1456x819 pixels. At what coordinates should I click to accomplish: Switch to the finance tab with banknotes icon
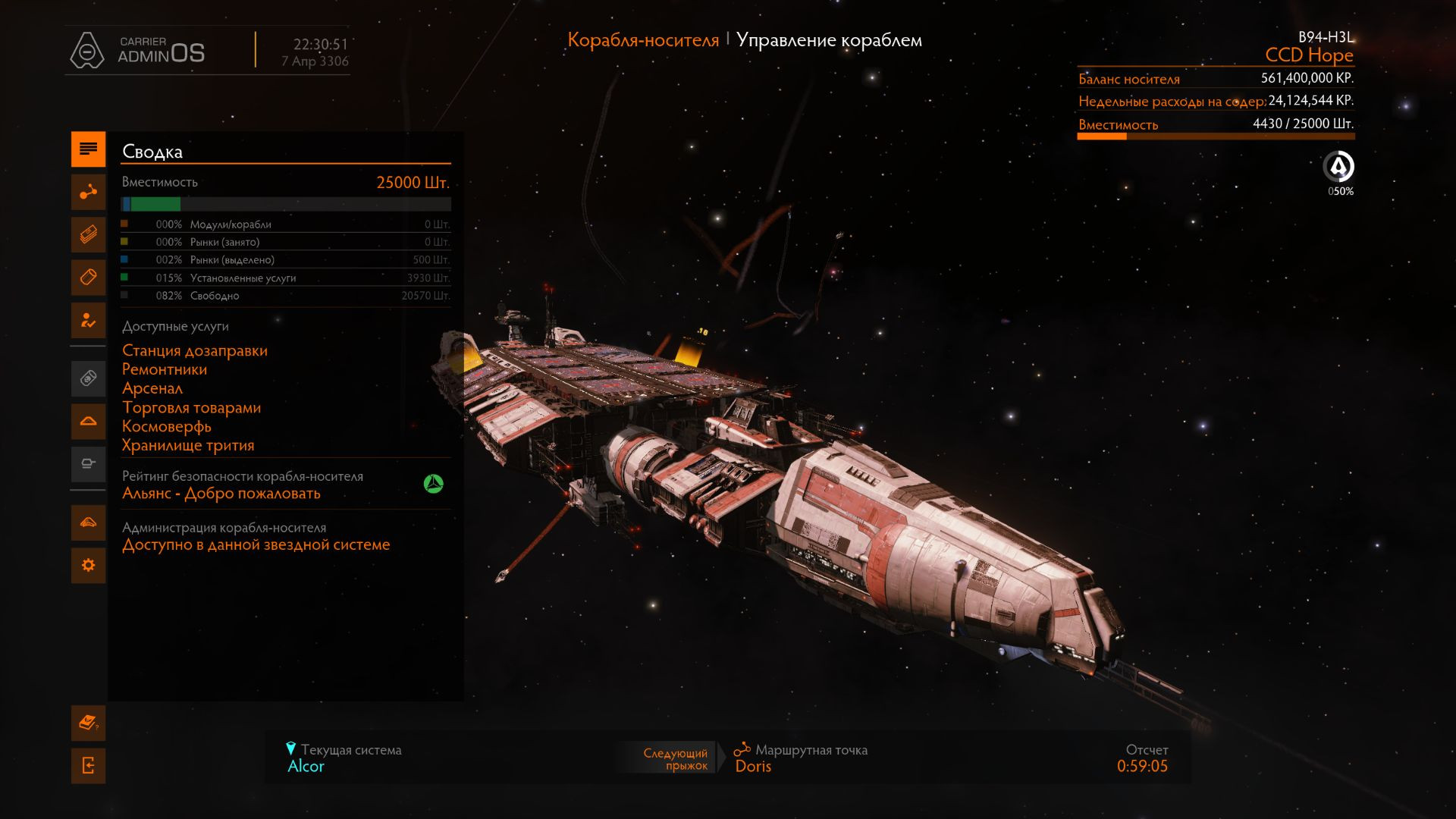pos(88,234)
